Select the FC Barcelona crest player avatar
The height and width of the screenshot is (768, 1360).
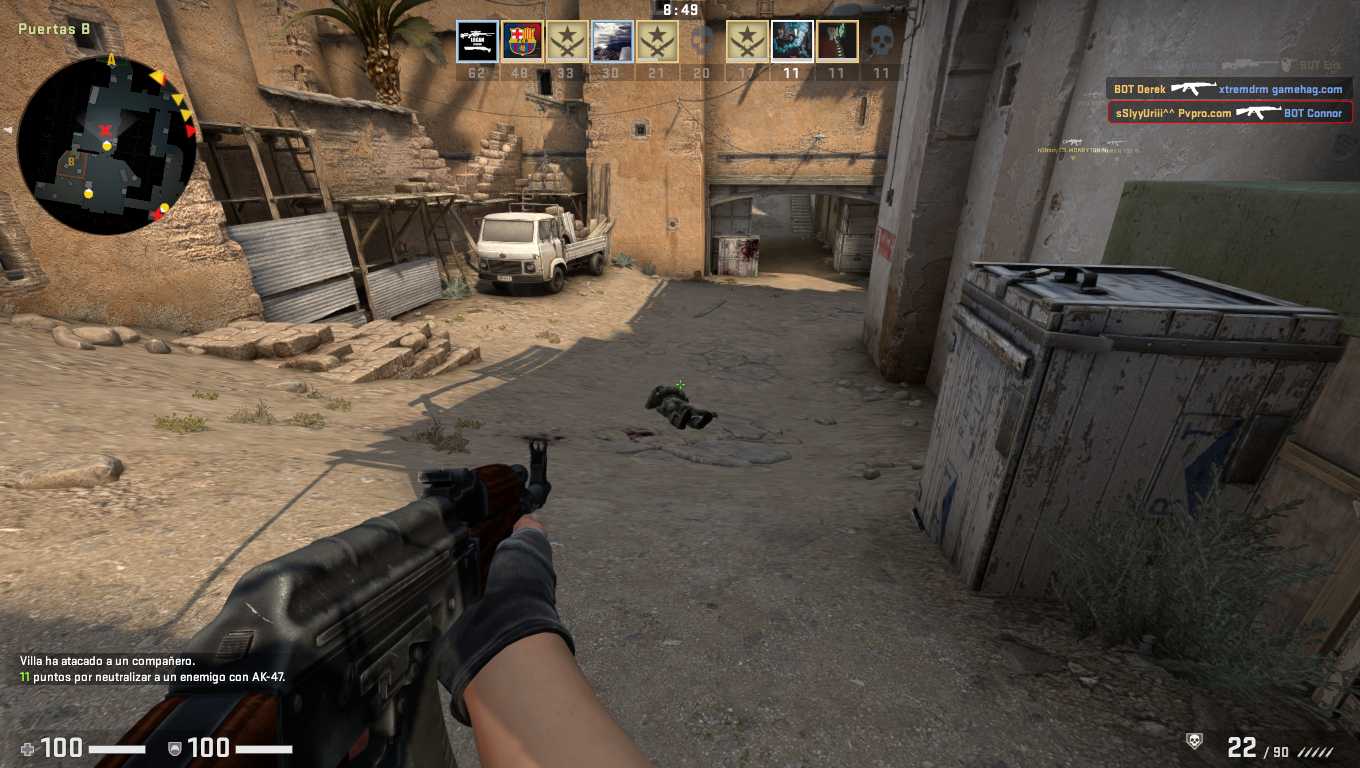522,42
